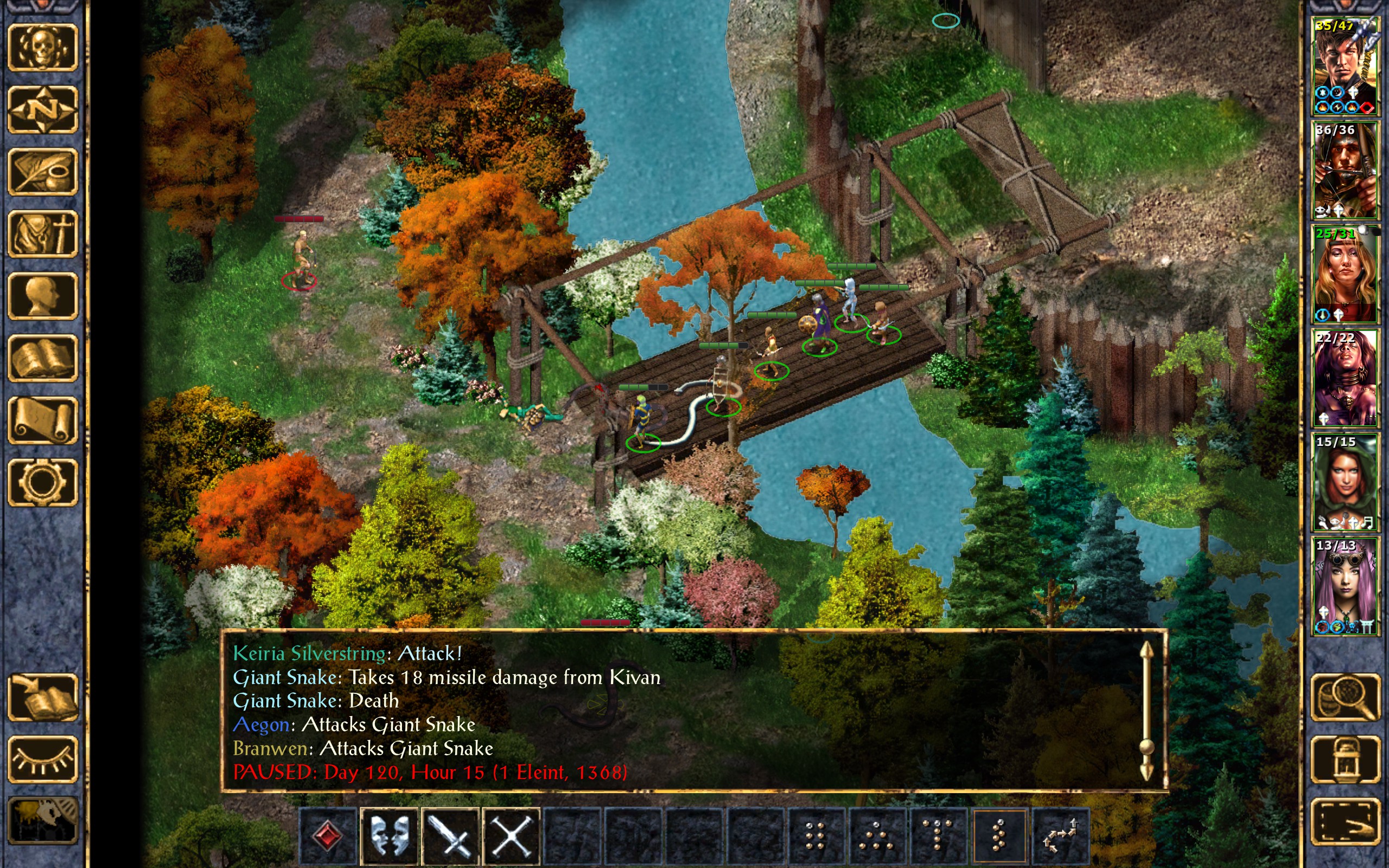Open the mage spellbook button
The height and width of the screenshot is (868, 1389).
coord(42,358)
